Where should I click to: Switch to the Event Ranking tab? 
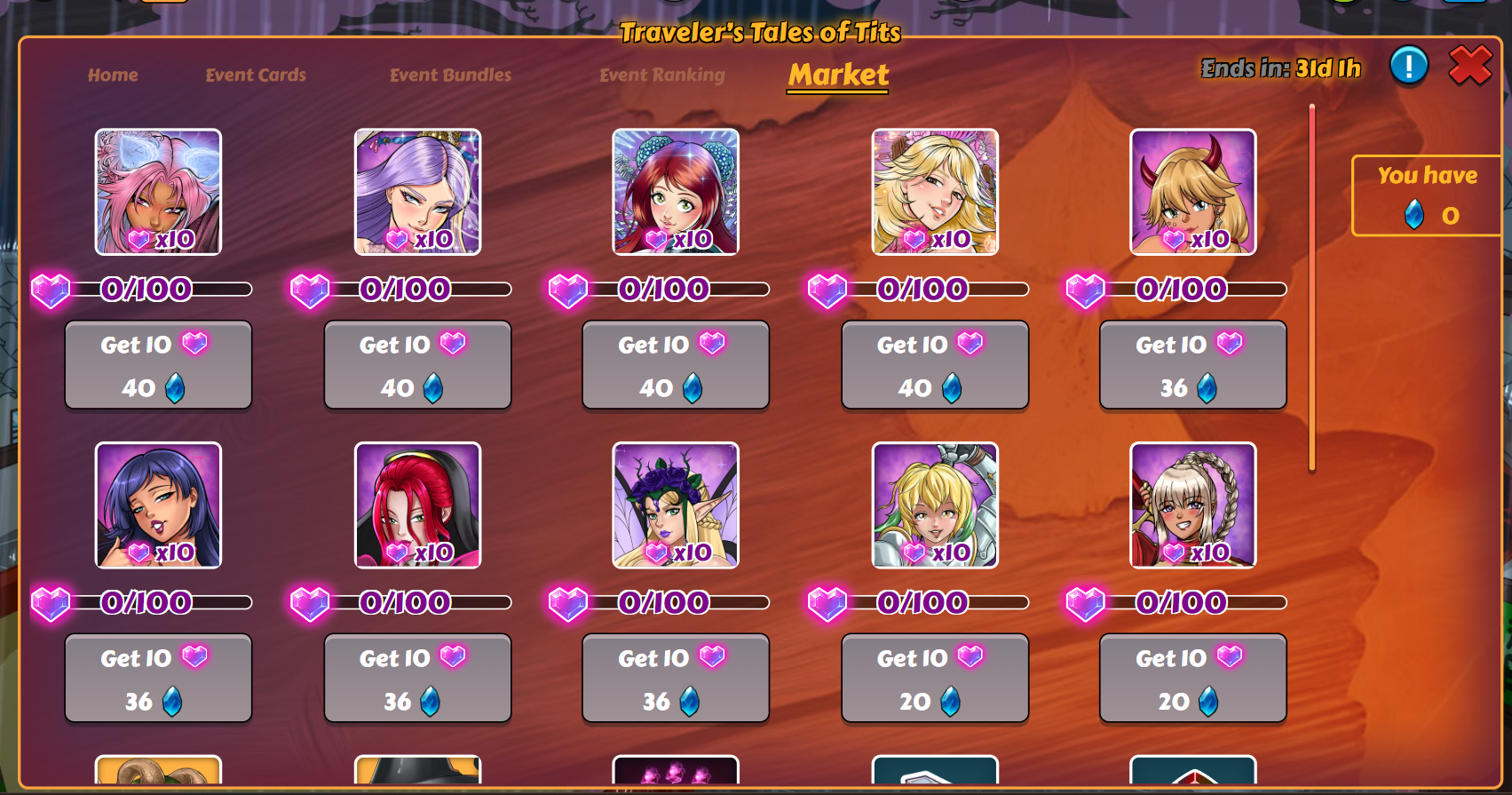661,75
